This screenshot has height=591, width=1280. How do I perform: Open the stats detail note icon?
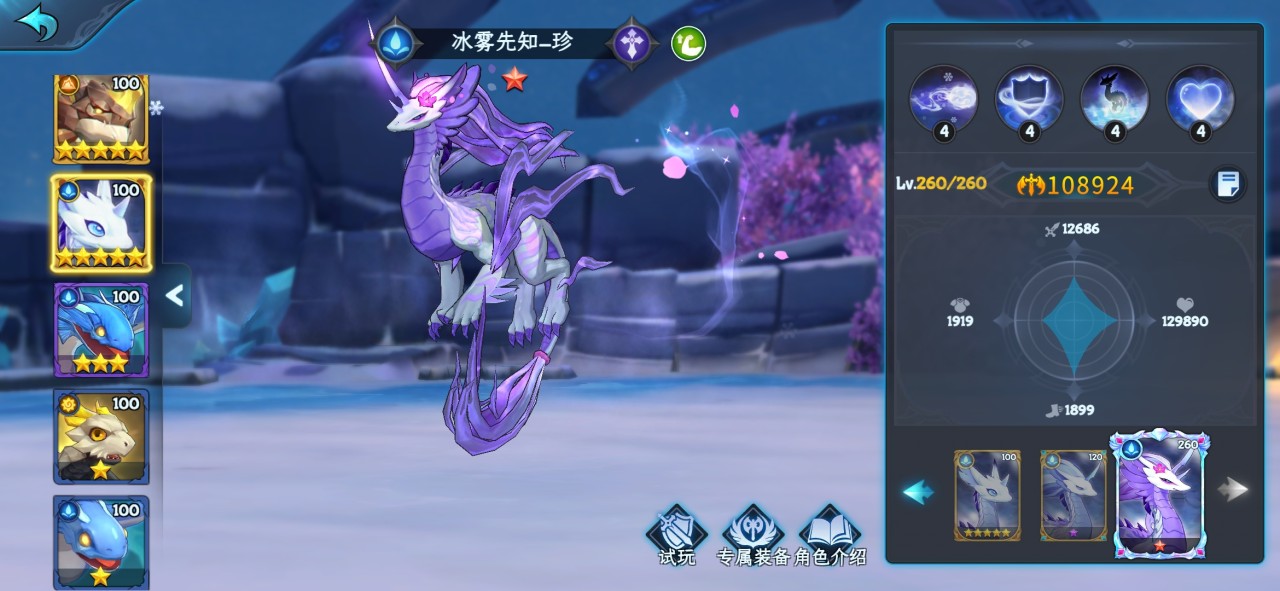(x=1228, y=184)
